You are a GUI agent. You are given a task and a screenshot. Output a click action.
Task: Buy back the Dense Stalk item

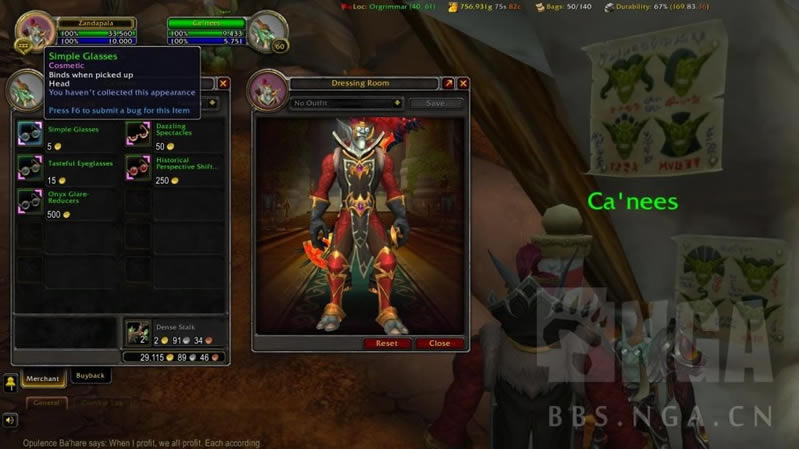tap(138, 332)
